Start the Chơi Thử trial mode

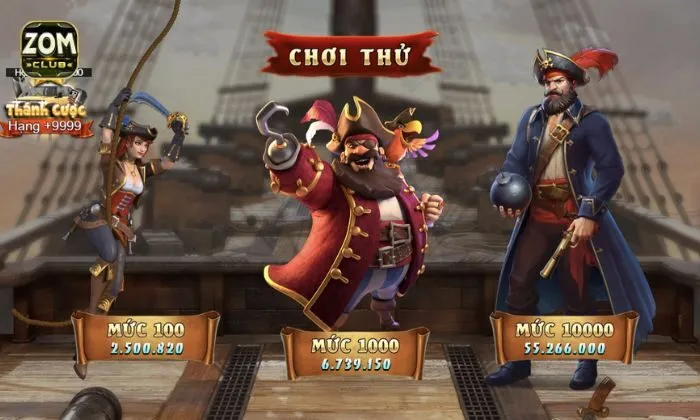point(350,55)
